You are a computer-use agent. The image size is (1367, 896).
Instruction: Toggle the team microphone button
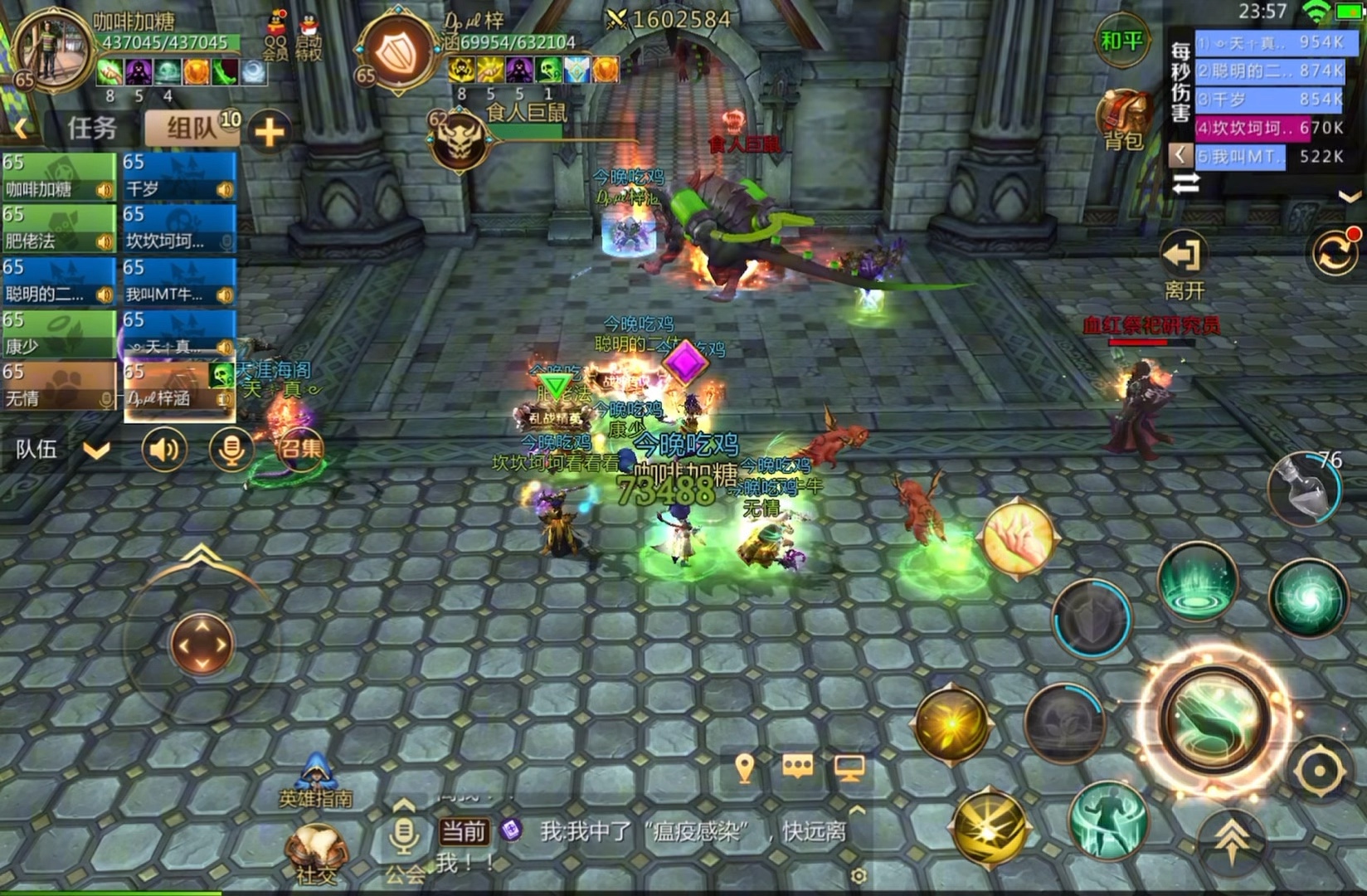click(x=231, y=450)
